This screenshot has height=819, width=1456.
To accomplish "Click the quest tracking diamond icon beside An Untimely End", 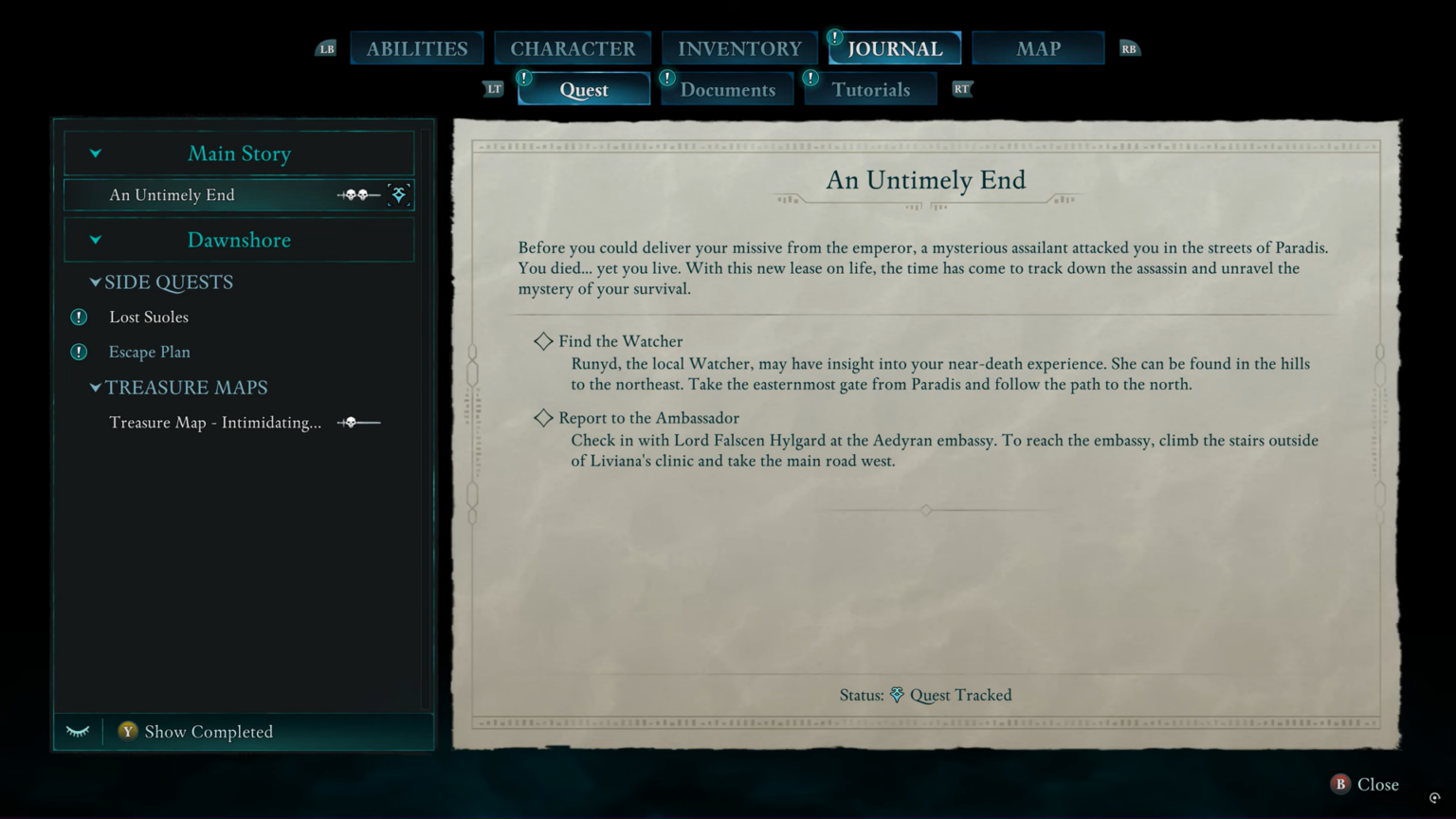I will [399, 194].
